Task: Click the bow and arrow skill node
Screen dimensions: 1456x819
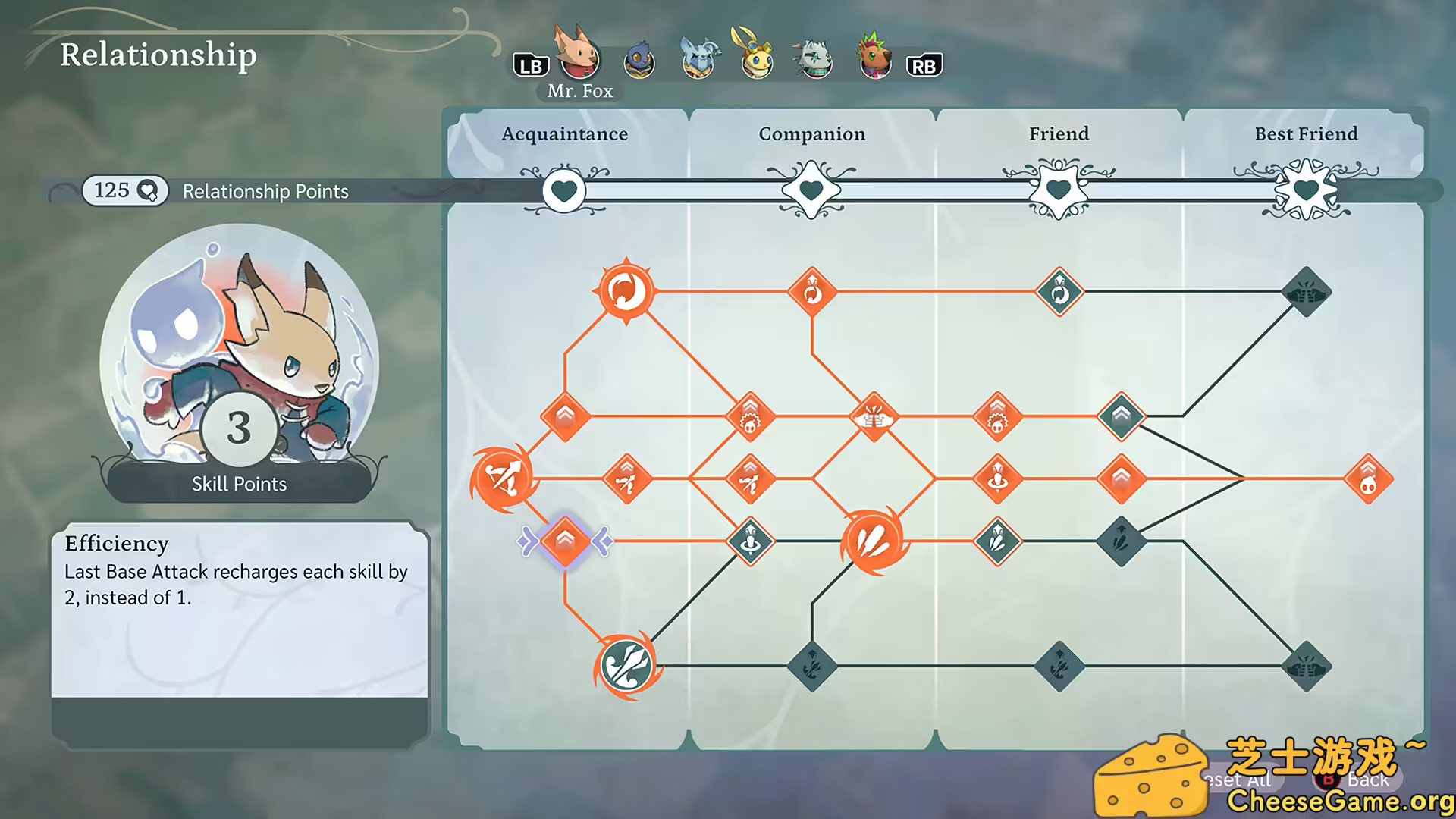Action: click(x=504, y=478)
